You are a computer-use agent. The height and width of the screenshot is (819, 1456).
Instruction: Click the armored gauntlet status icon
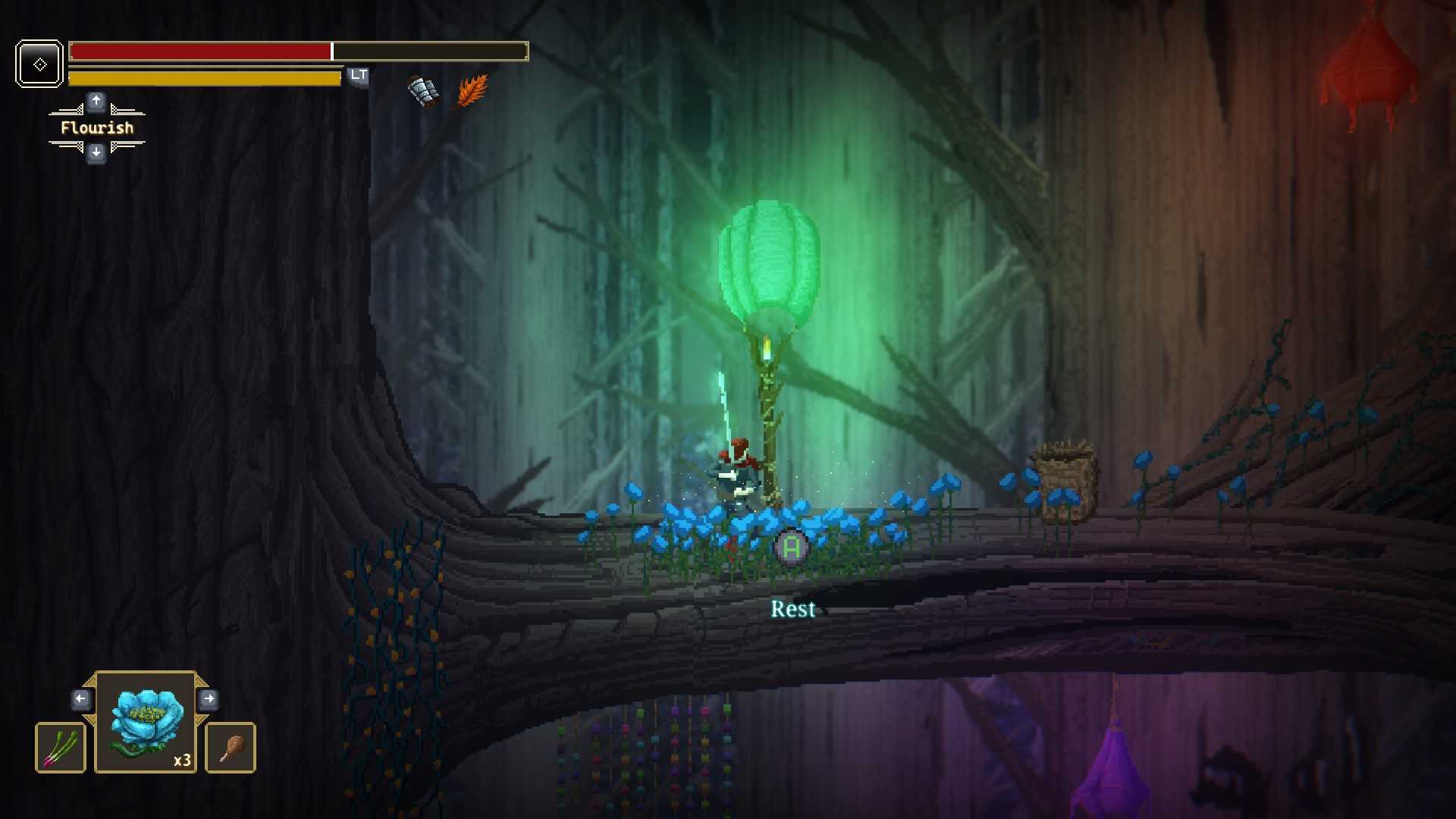424,91
